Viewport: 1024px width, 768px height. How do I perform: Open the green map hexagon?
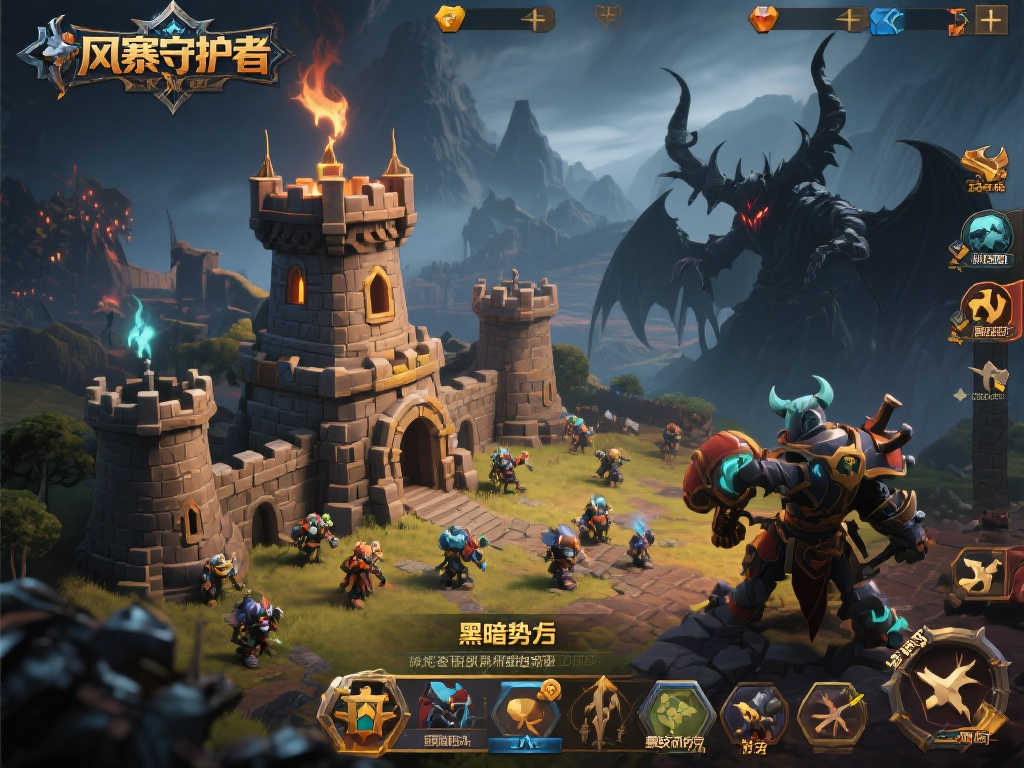tap(676, 713)
